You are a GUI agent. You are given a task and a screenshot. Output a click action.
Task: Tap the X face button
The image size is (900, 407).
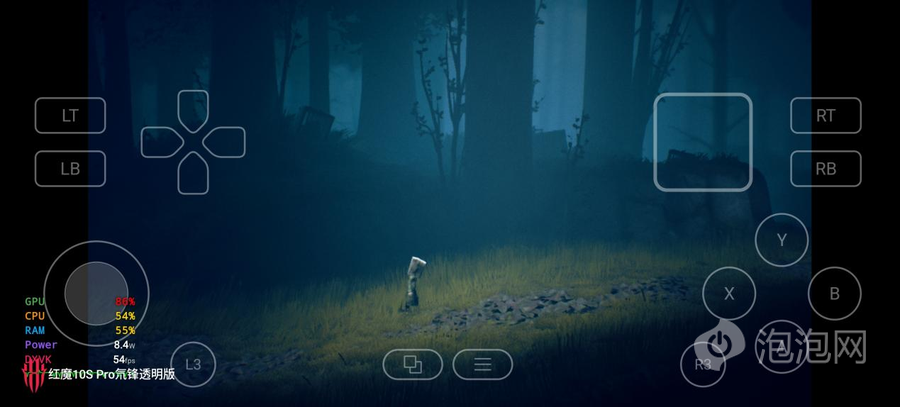pyautogui.click(x=729, y=294)
